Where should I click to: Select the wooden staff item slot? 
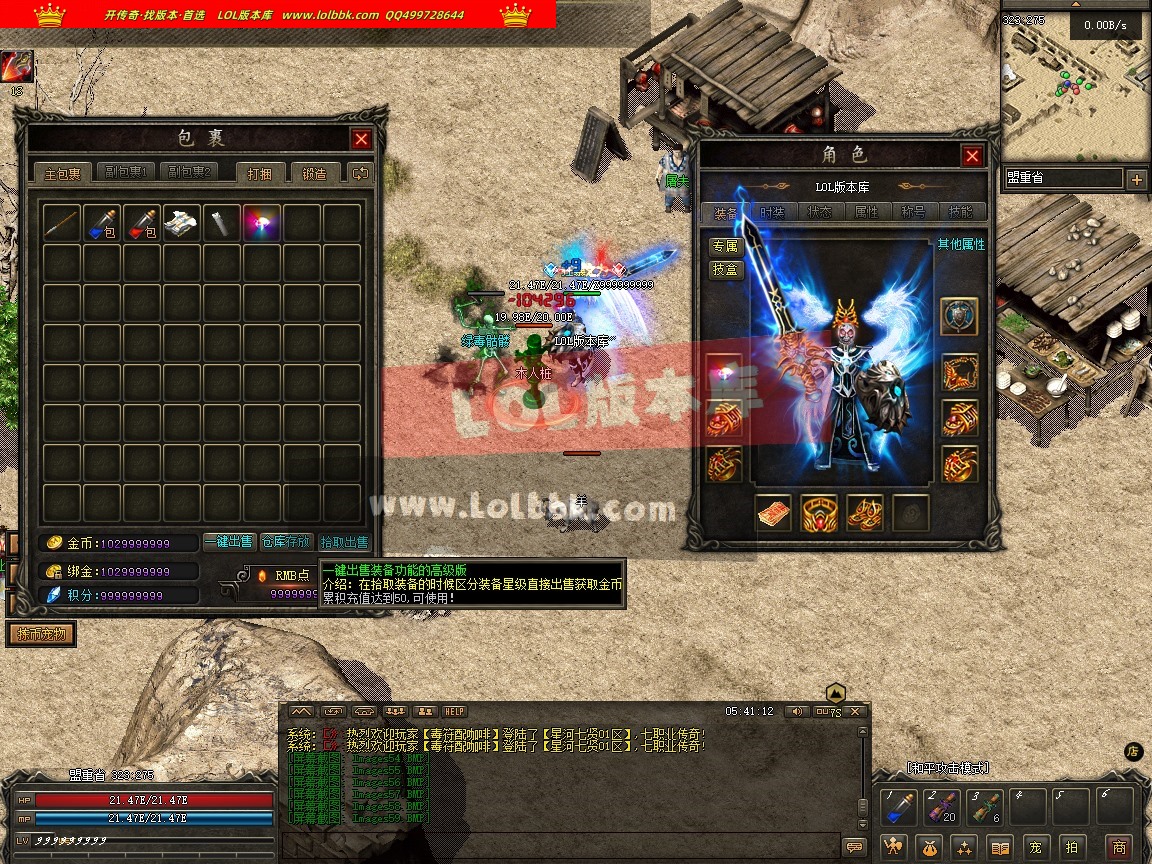pos(62,224)
